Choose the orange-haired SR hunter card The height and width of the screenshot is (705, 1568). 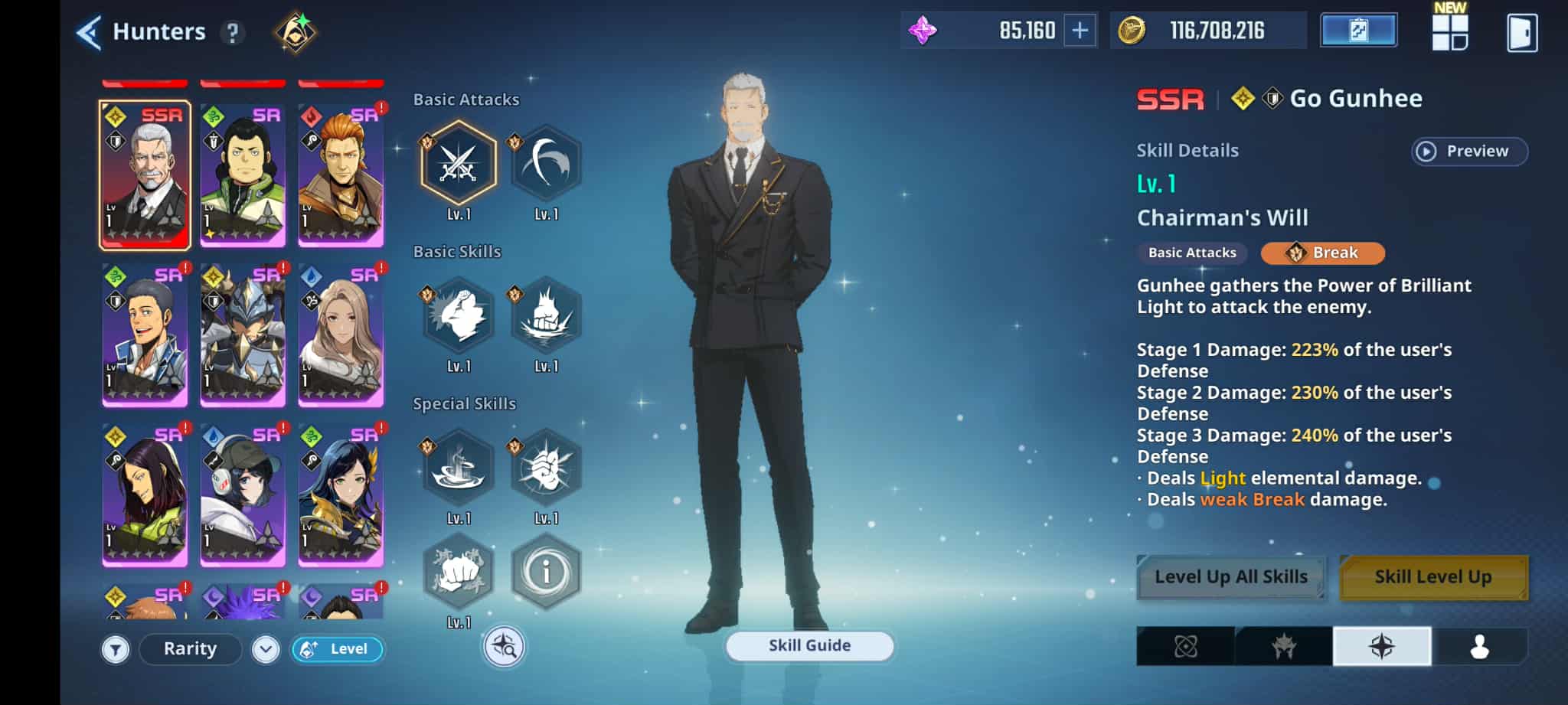click(x=341, y=175)
